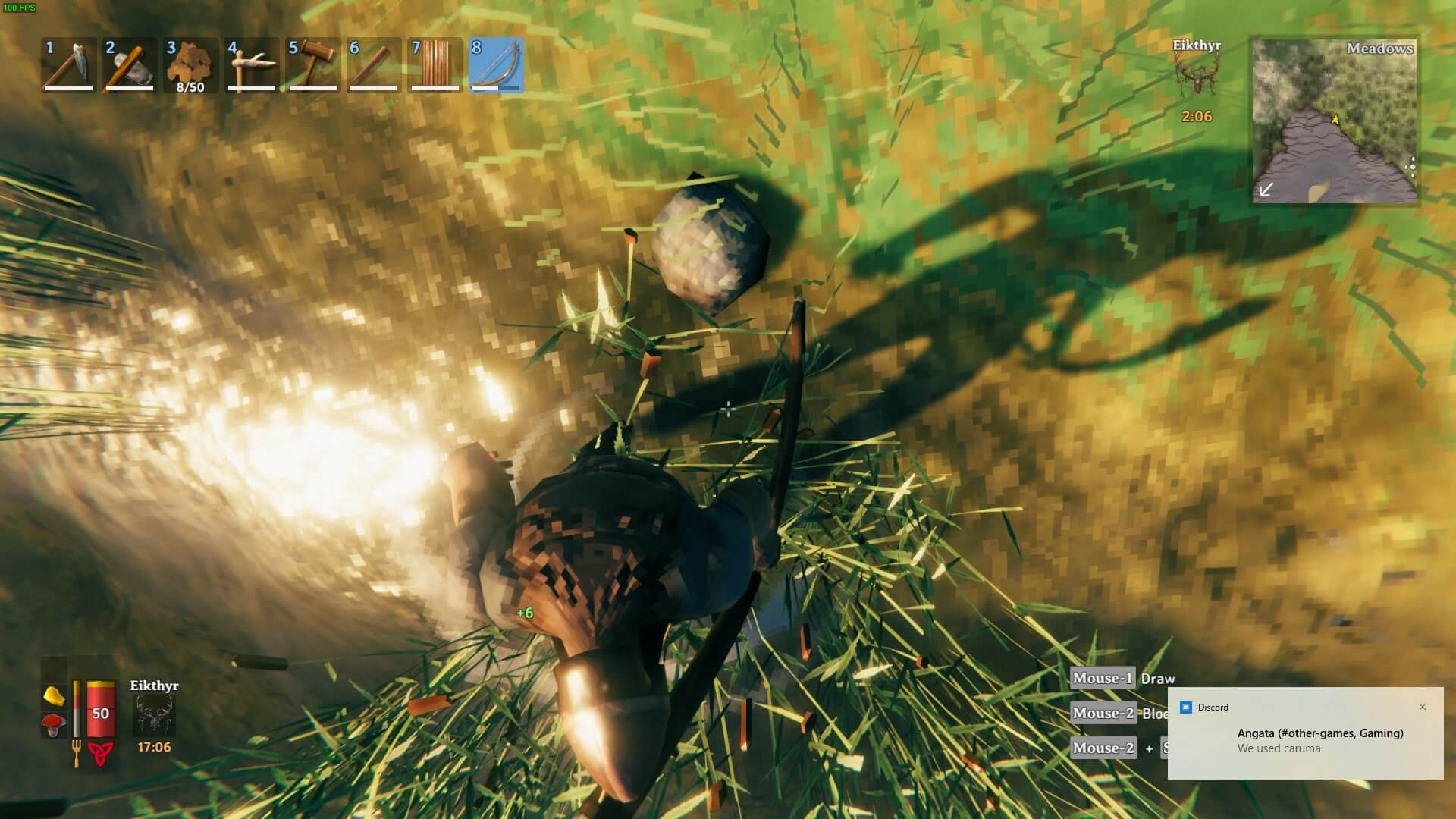The height and width of the screenshot is (819, 1456).
Task: Click the Meadows biome label on the minimap
Action: (x=1380, y=48)
